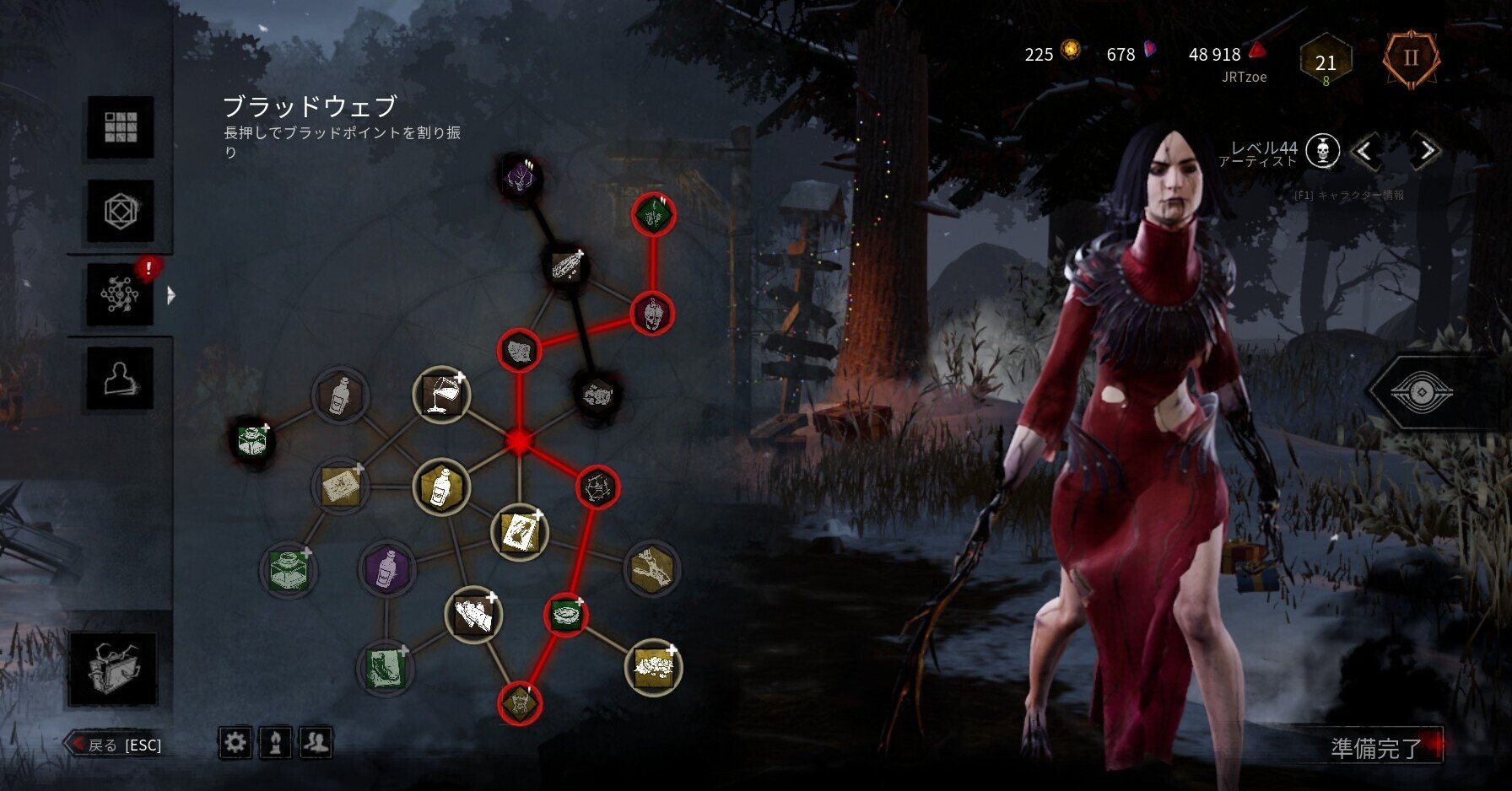Open the loadout grid tab

click(121, 127)
